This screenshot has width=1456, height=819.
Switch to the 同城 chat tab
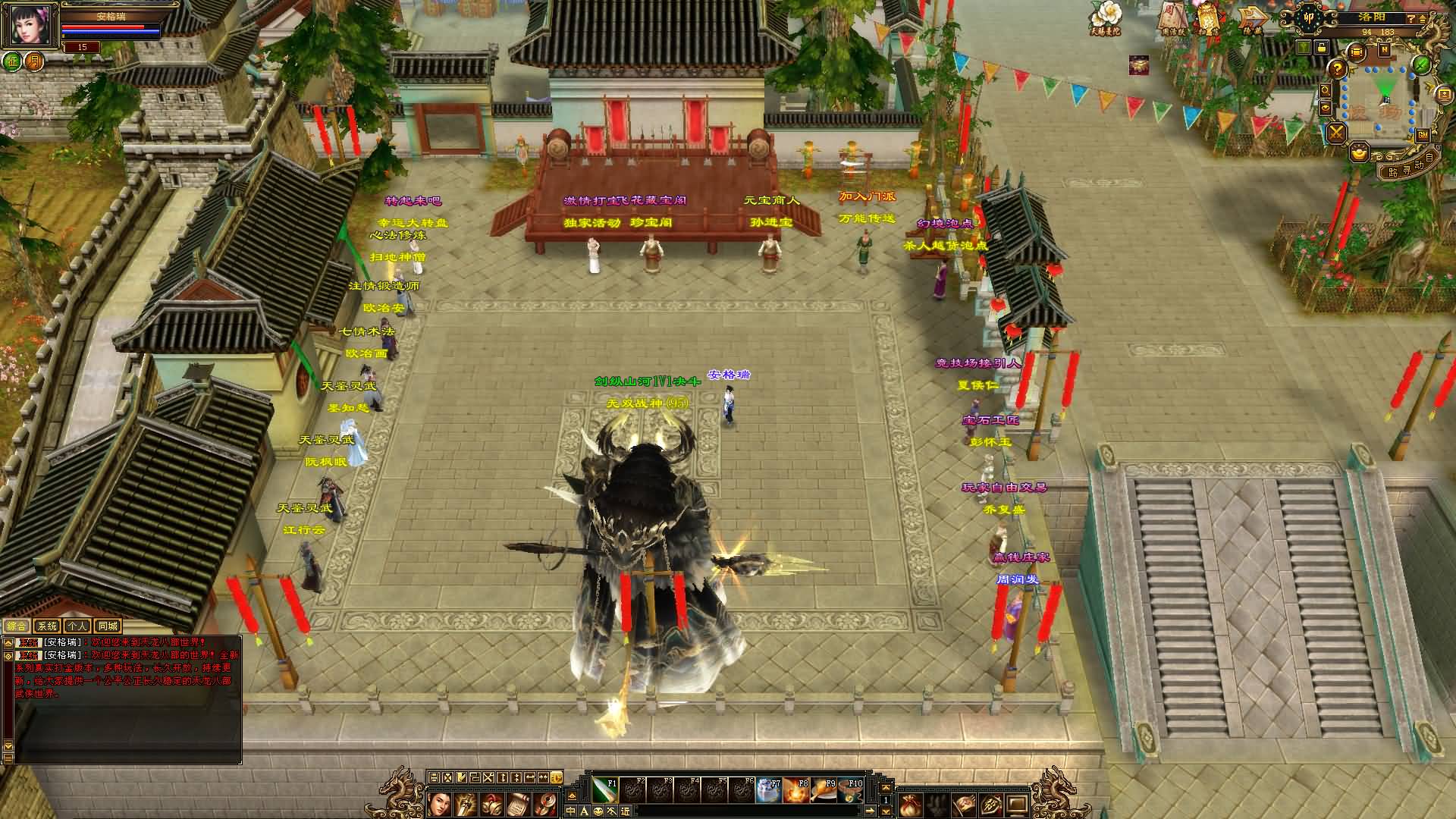pyautogui.click(x=108, y=626)
